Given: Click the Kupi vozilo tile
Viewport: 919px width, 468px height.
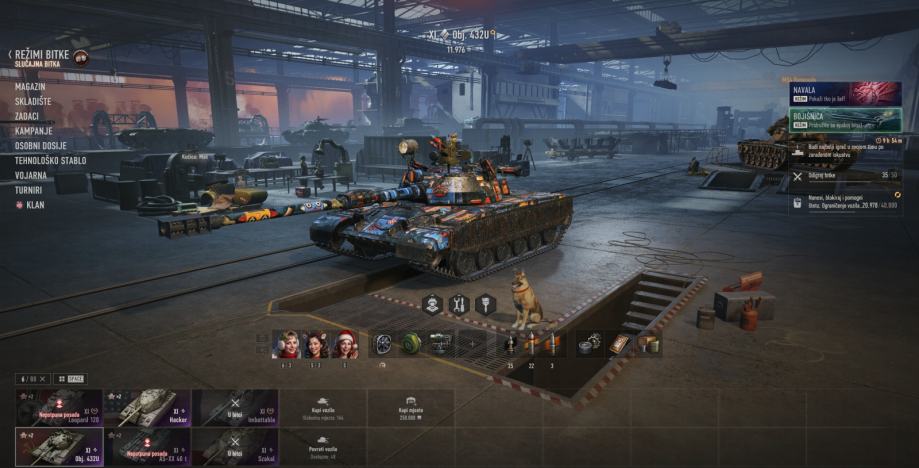Looking at the screenshot, I should [x=323, y=408].
